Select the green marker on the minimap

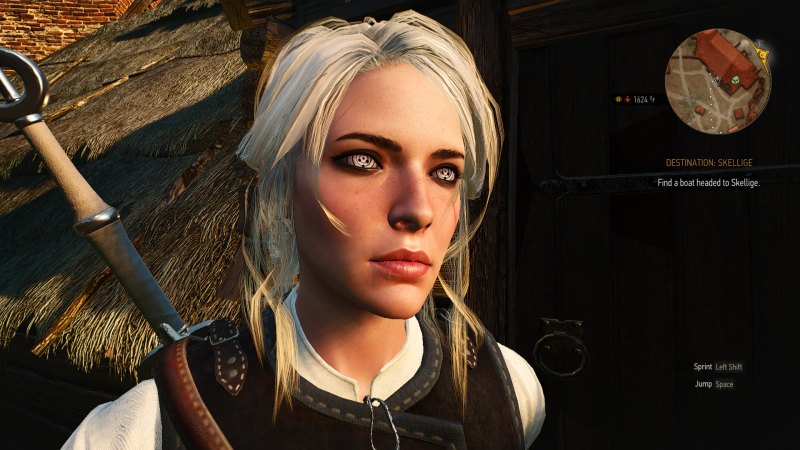point(736,78)
